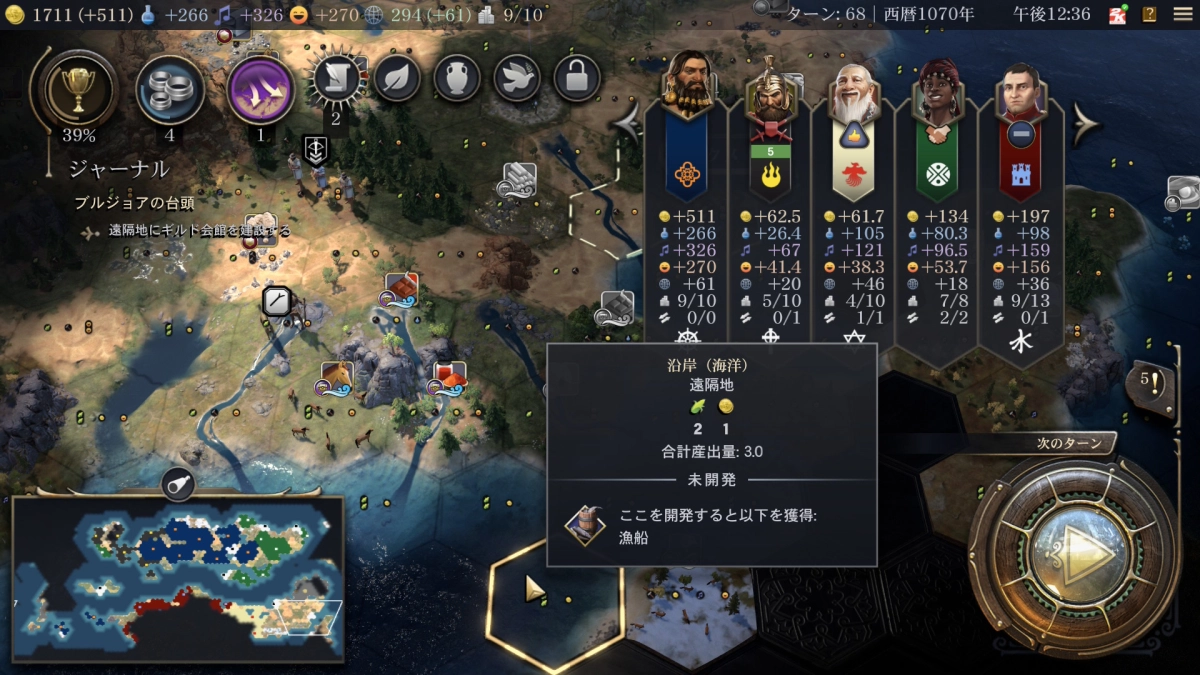Image resolution: width=1200 pixels, height=675 pixels.
Task: Open the hamburger main menu
Action: pos(1182,14)
